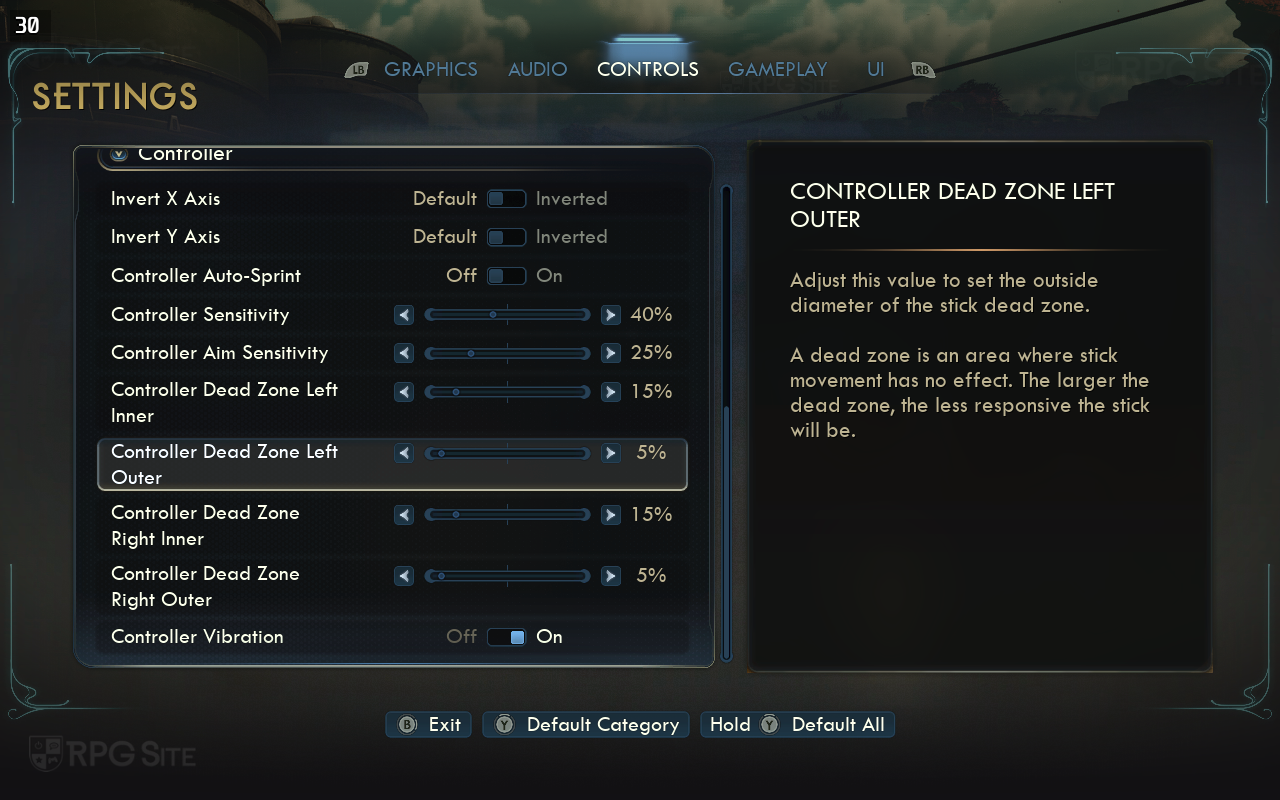Switch to the Graphics tab
Viewport: 1280px width, 800px height.
pyautogui.click(x=430, y=69)
